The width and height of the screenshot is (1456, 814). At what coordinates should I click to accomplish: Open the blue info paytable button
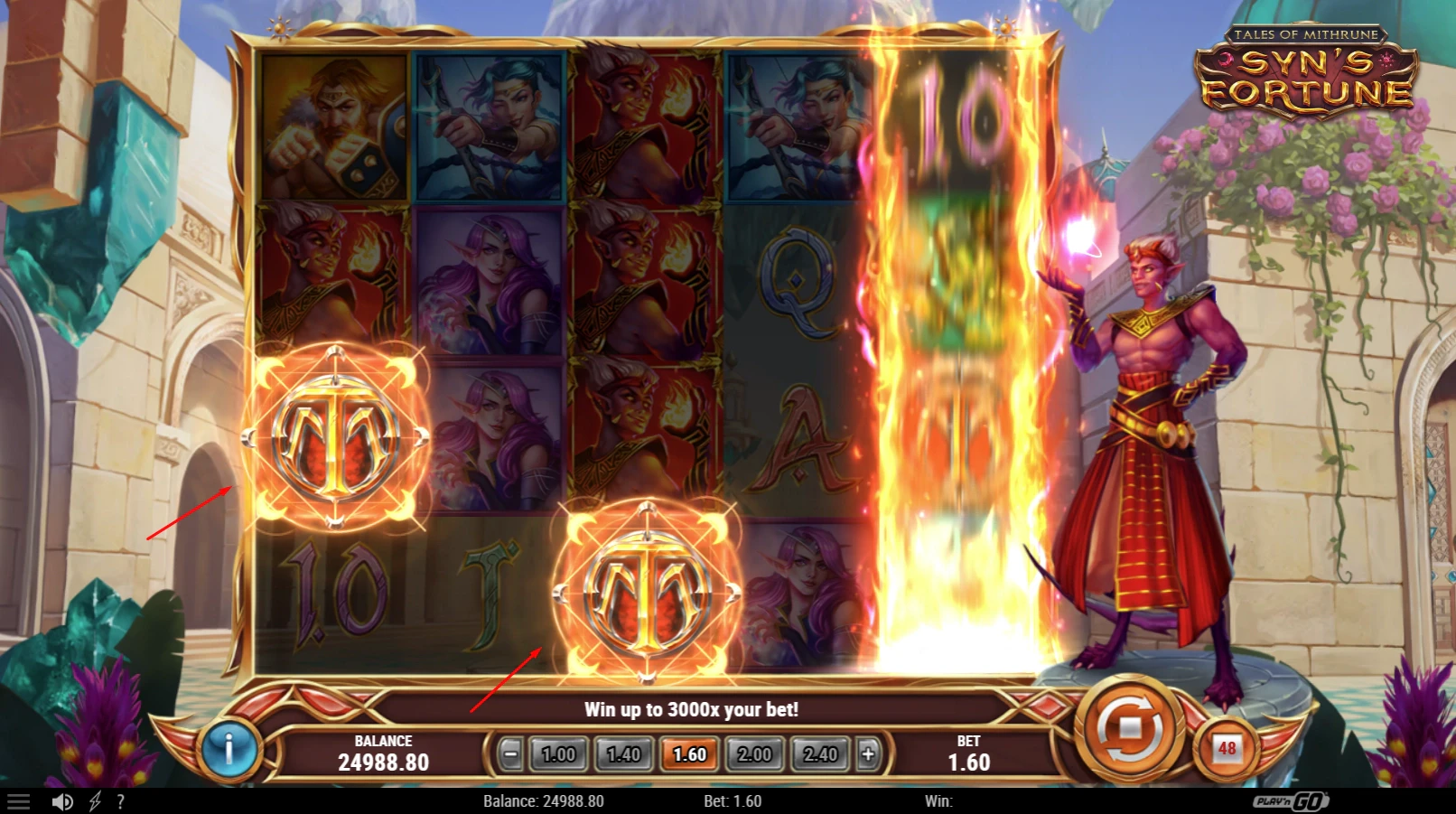tap(229, 749)
